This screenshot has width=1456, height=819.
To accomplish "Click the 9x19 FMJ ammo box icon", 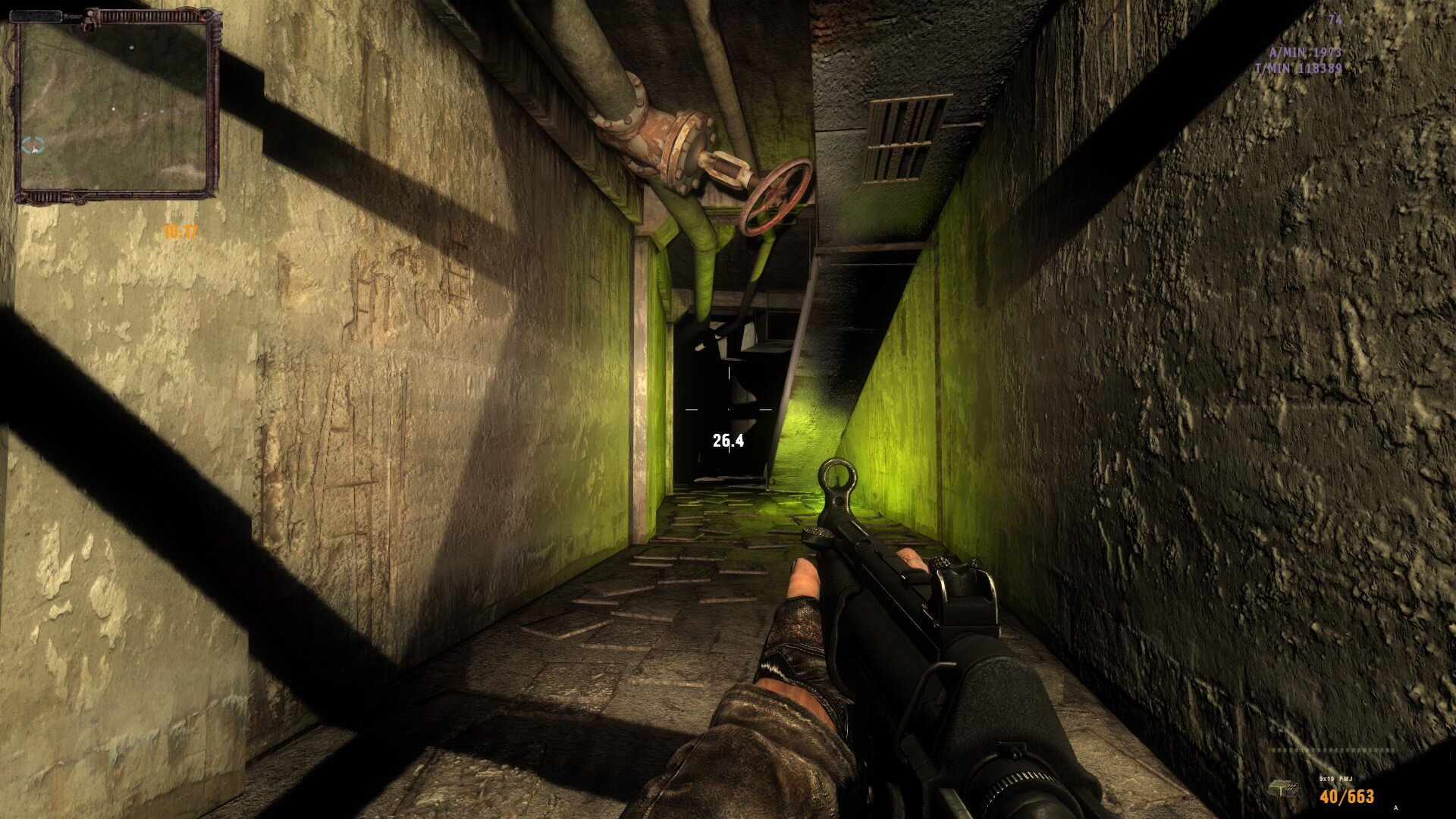I will pos(1284,789).
